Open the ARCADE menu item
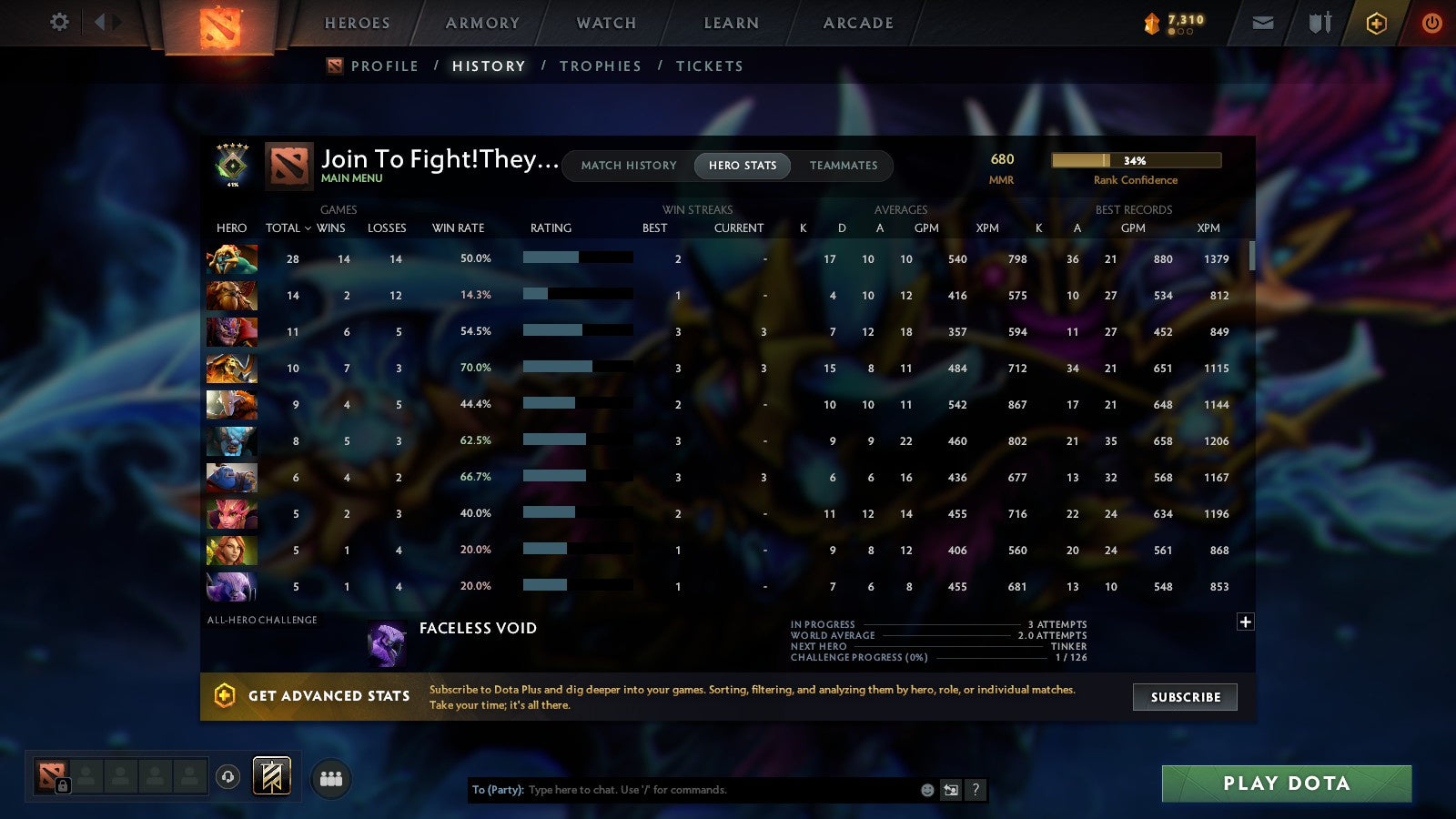This screenshot has width=1456, height=819. 855,23
